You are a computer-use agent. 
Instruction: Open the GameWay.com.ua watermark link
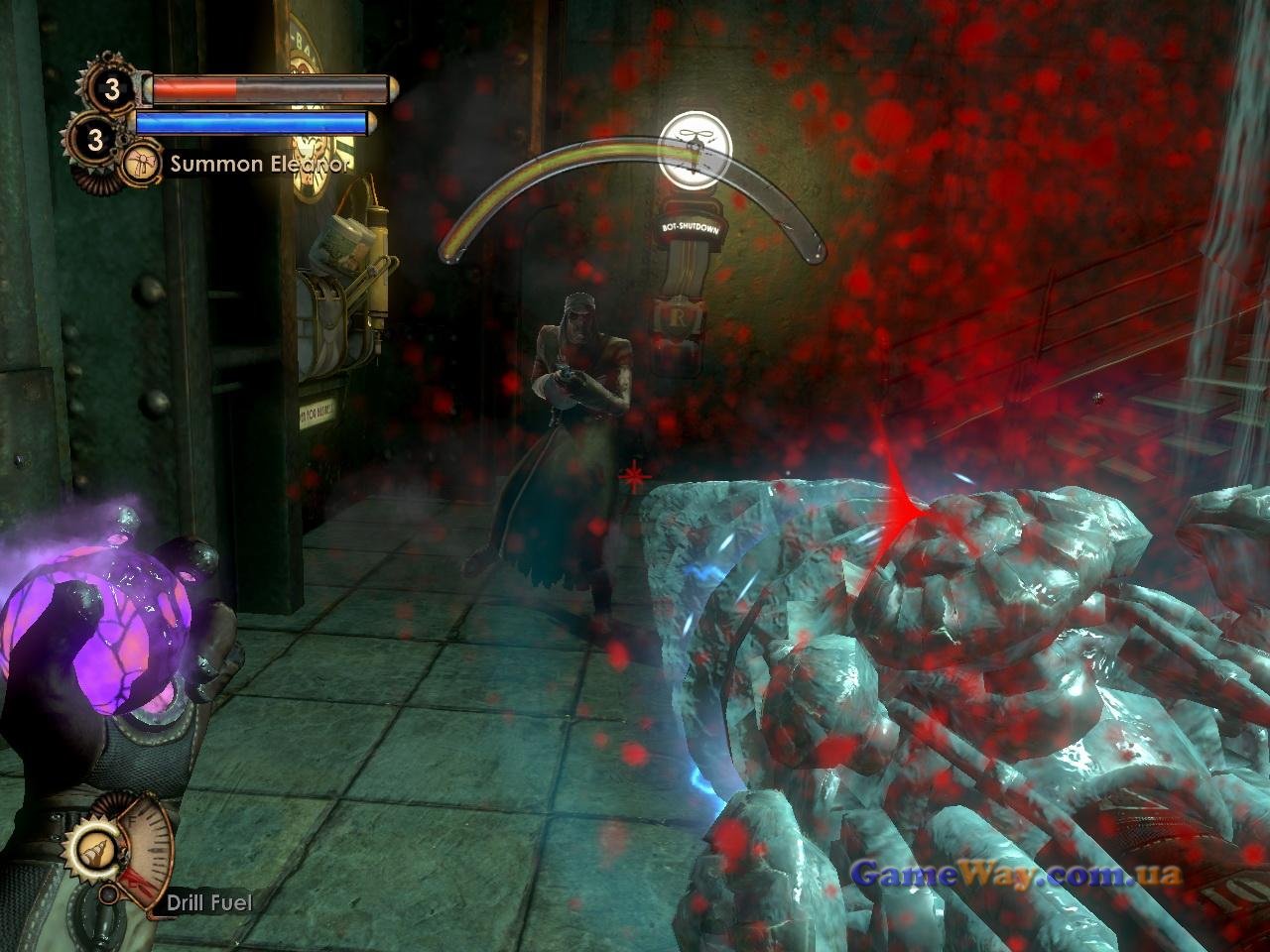[x=1017, y=874]
